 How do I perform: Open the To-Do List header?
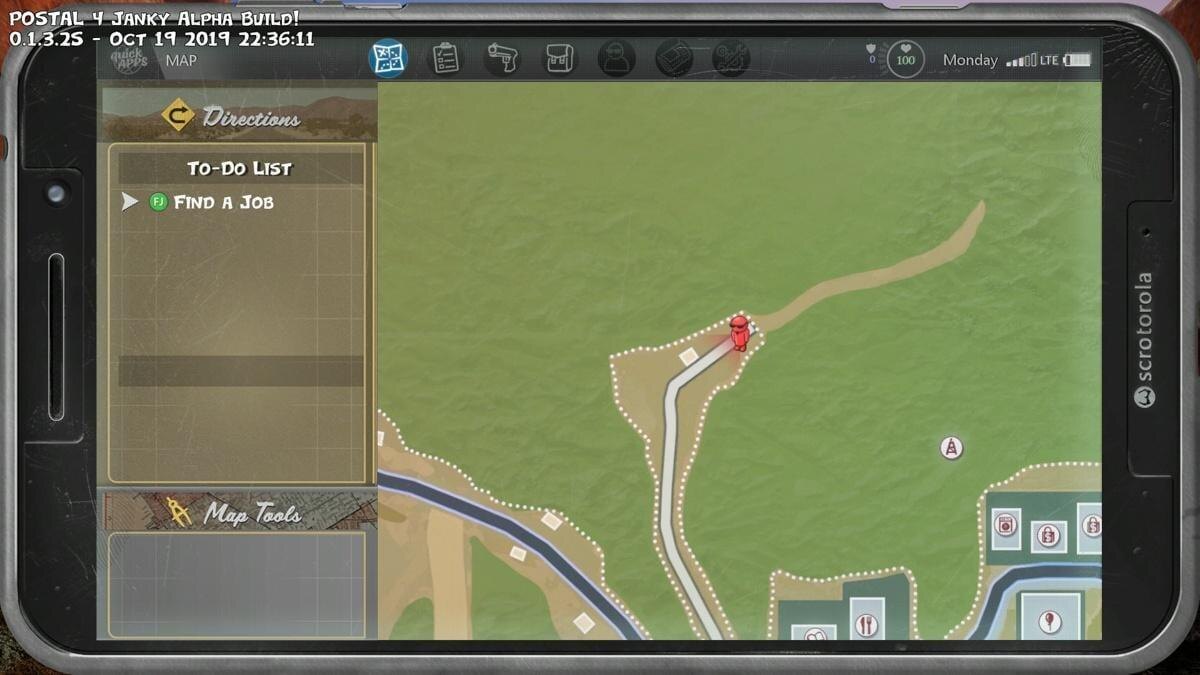click(x=240, y=168)
